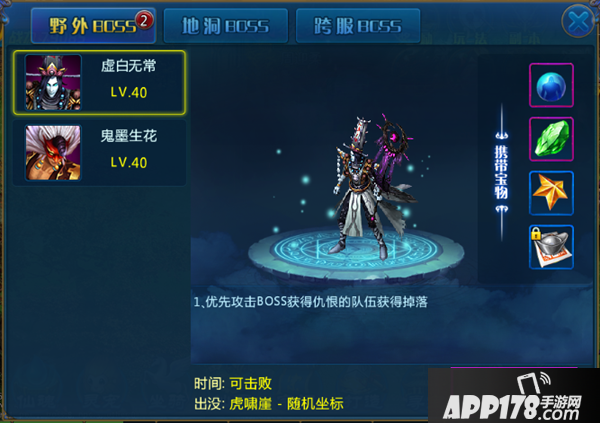Select boss 虚白无常 LV.40
The image size is (600, 423).
99,80
